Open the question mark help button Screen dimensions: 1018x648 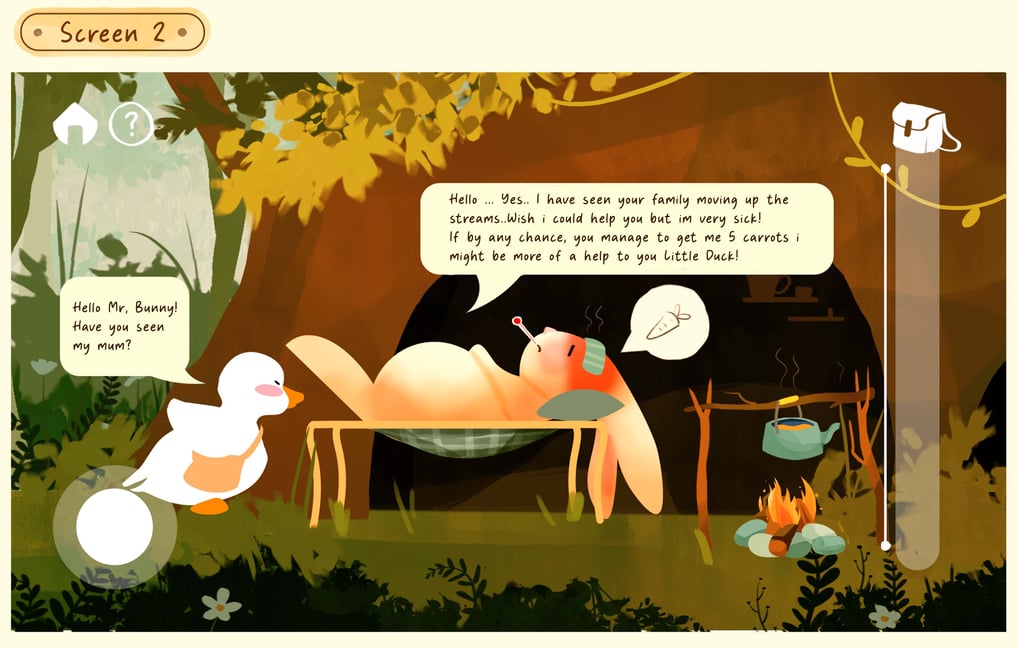tap(130, 125)
